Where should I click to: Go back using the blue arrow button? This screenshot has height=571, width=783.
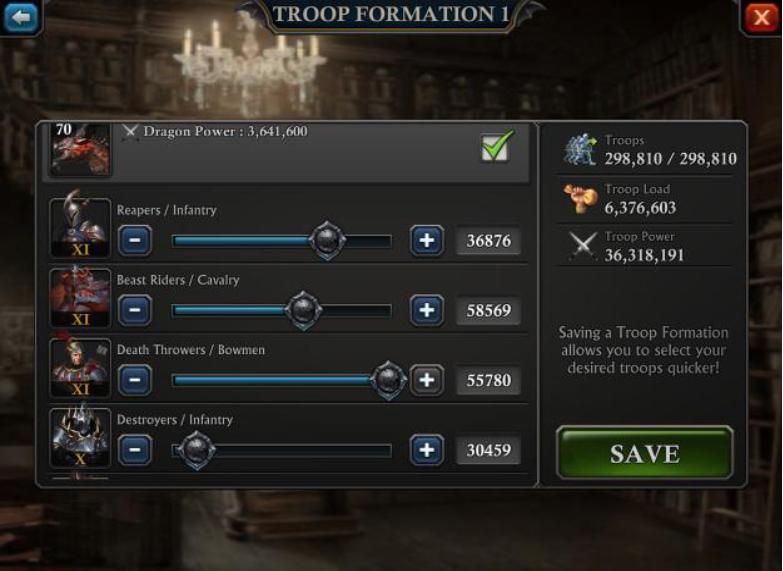(20, 17)
